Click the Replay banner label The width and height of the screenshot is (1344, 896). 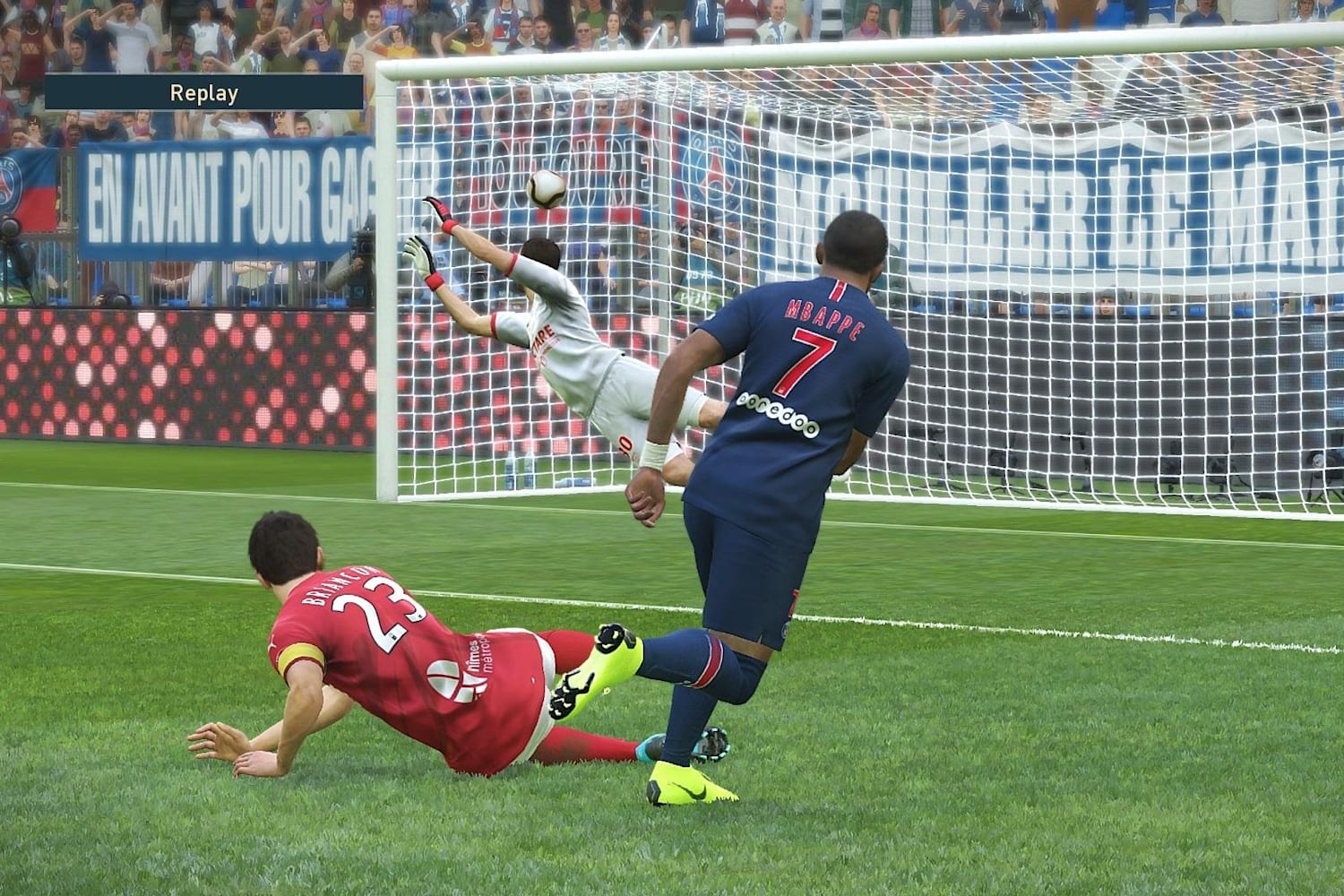point(204,92)
